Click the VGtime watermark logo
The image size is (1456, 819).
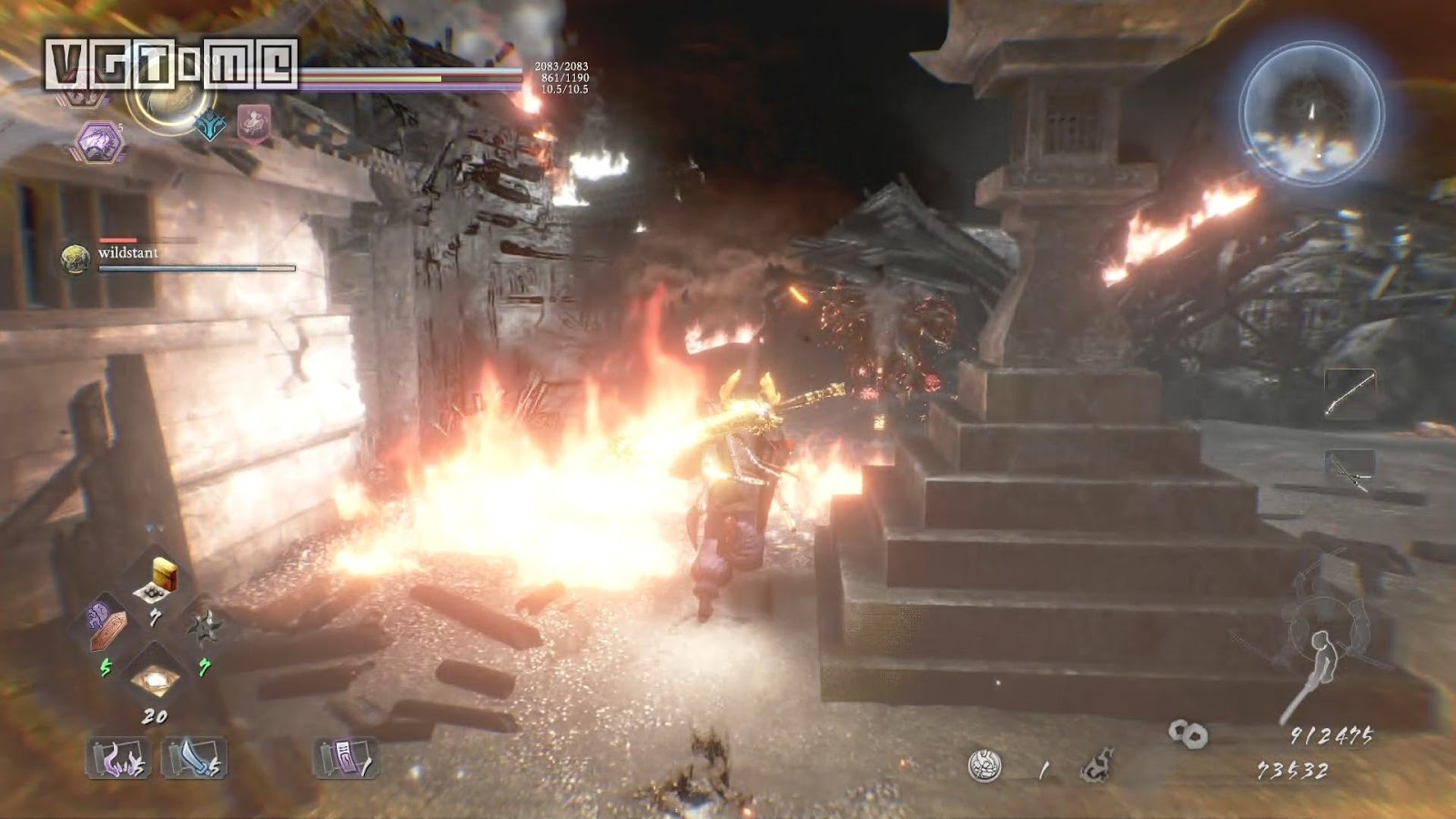click(172, 64)
